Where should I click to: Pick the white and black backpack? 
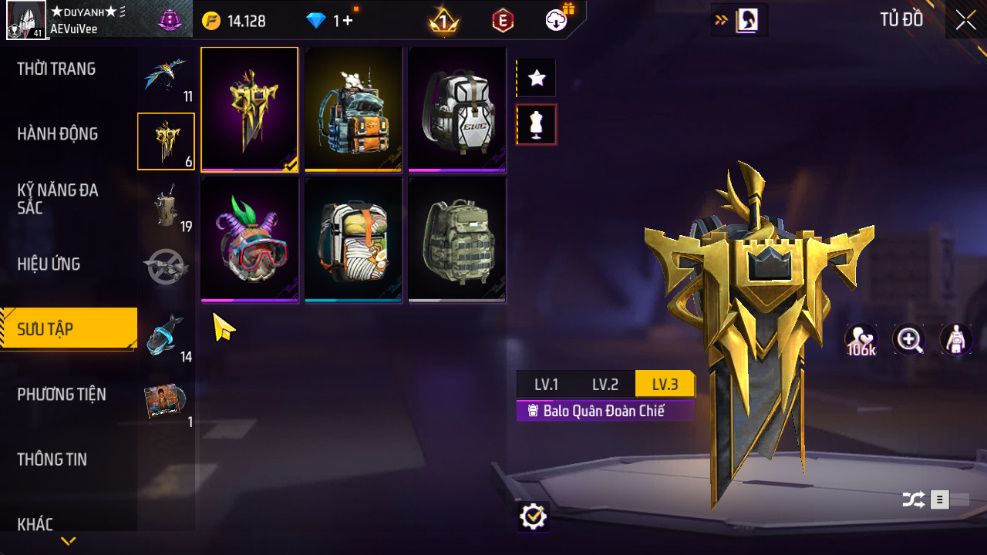click(x=457, y=109)
